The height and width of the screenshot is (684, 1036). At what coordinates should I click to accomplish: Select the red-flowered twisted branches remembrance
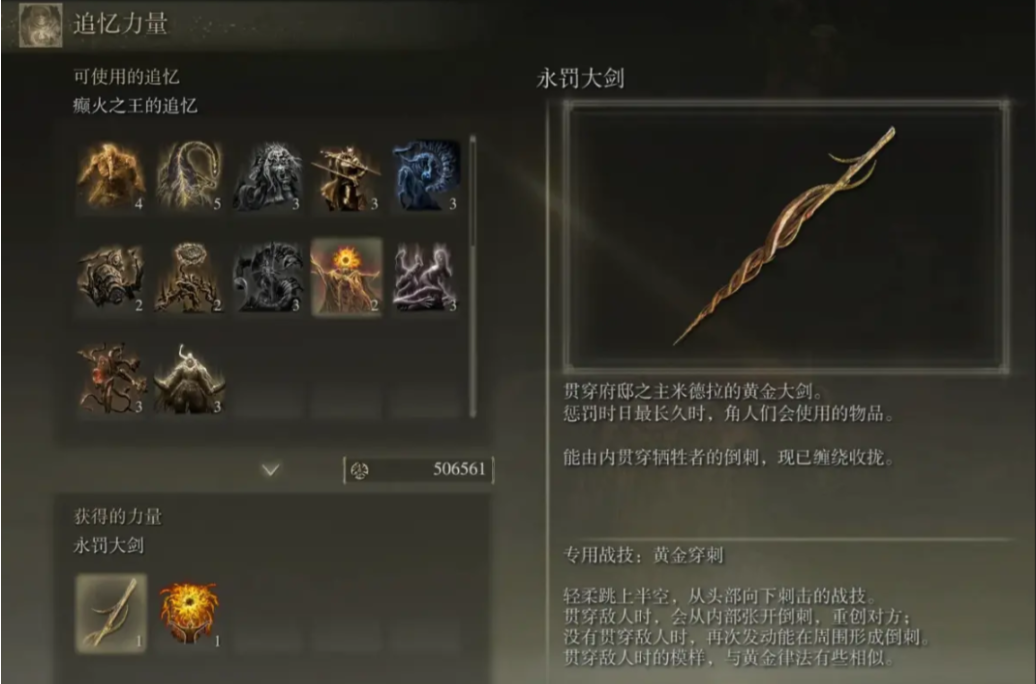[112, 378]
